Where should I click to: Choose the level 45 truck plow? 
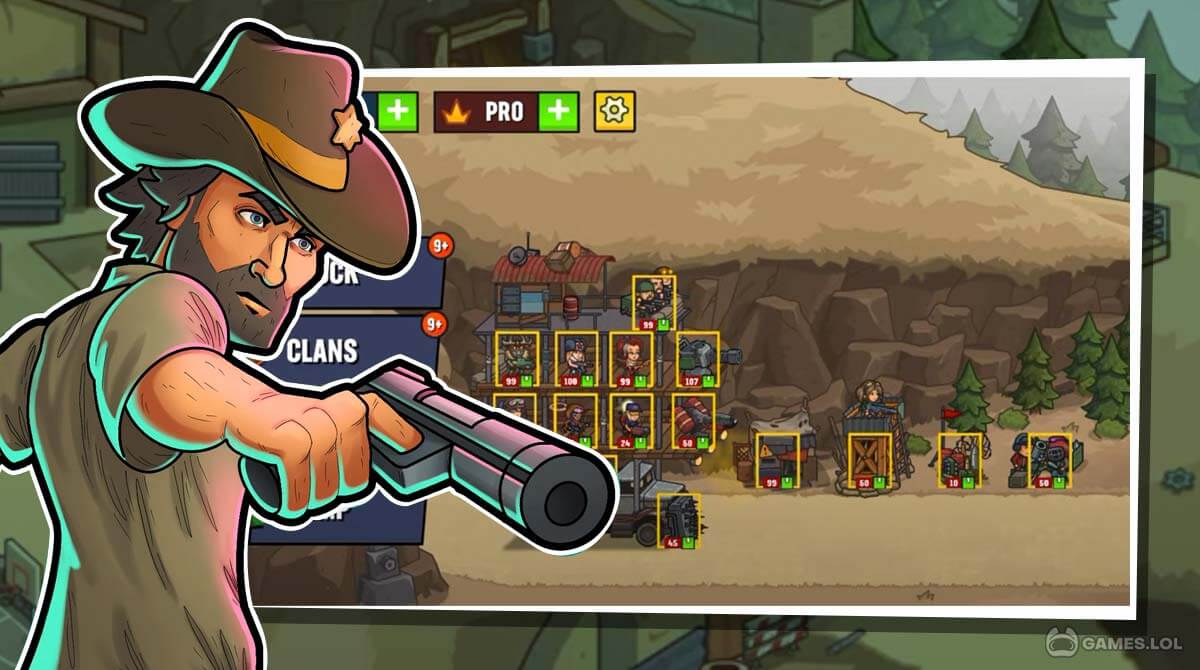point(678,520)
